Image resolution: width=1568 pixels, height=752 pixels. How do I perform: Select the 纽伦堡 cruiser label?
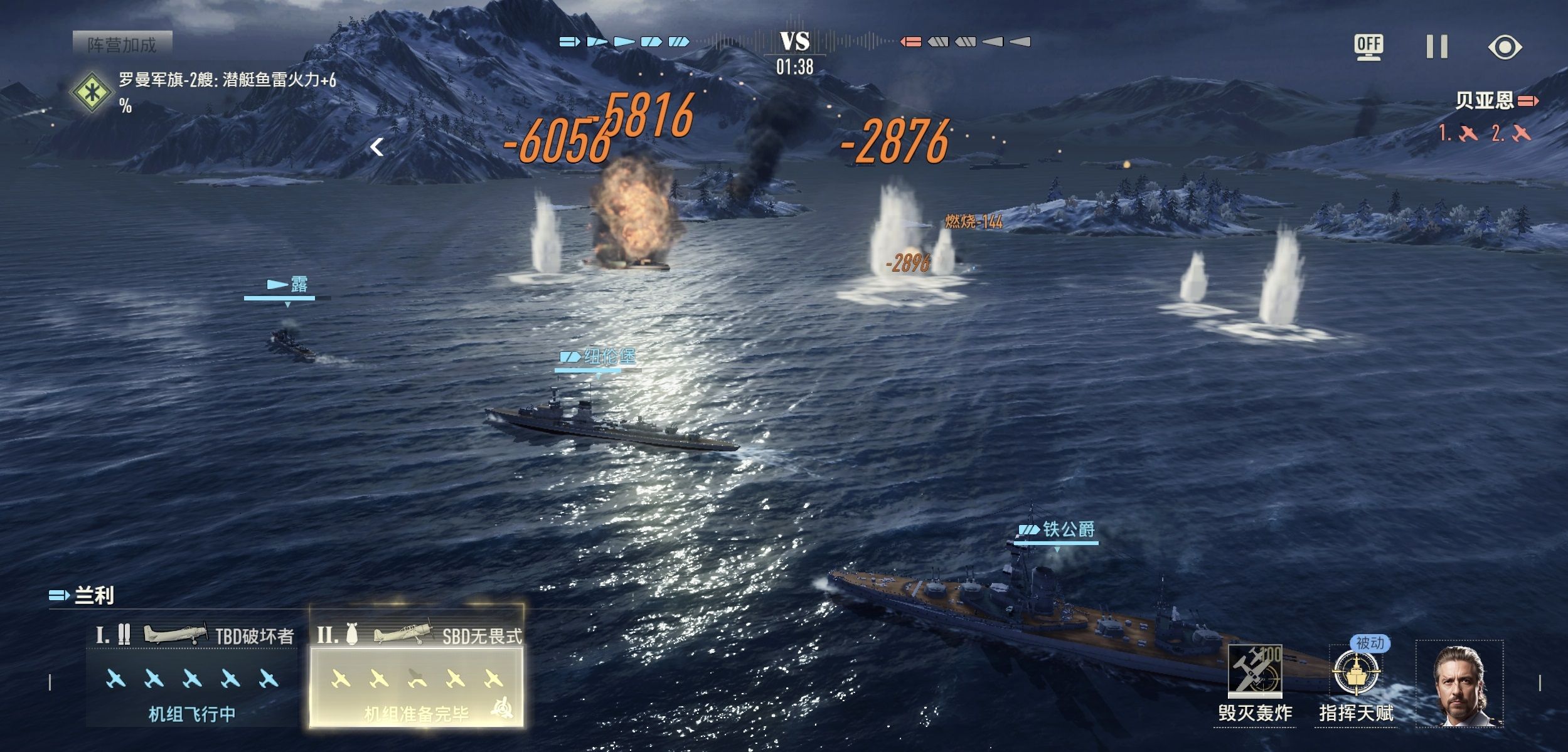(599, 357)
